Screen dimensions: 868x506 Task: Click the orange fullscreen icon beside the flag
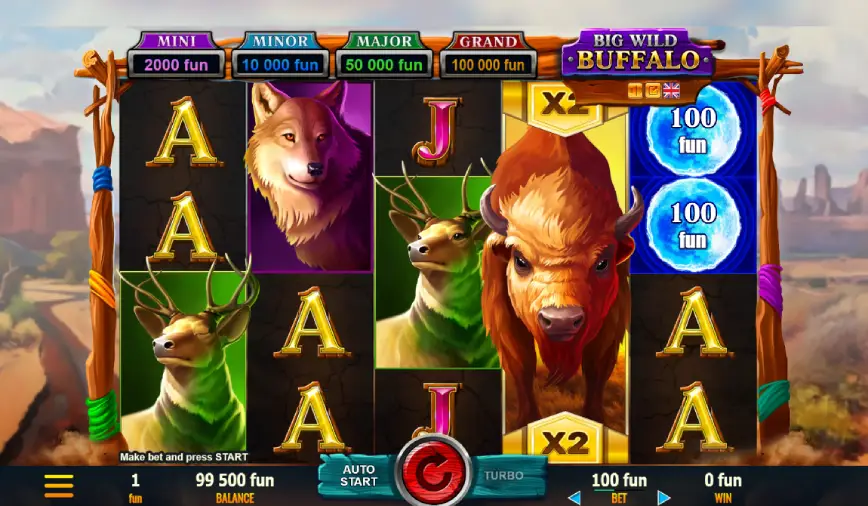[652, 90]
